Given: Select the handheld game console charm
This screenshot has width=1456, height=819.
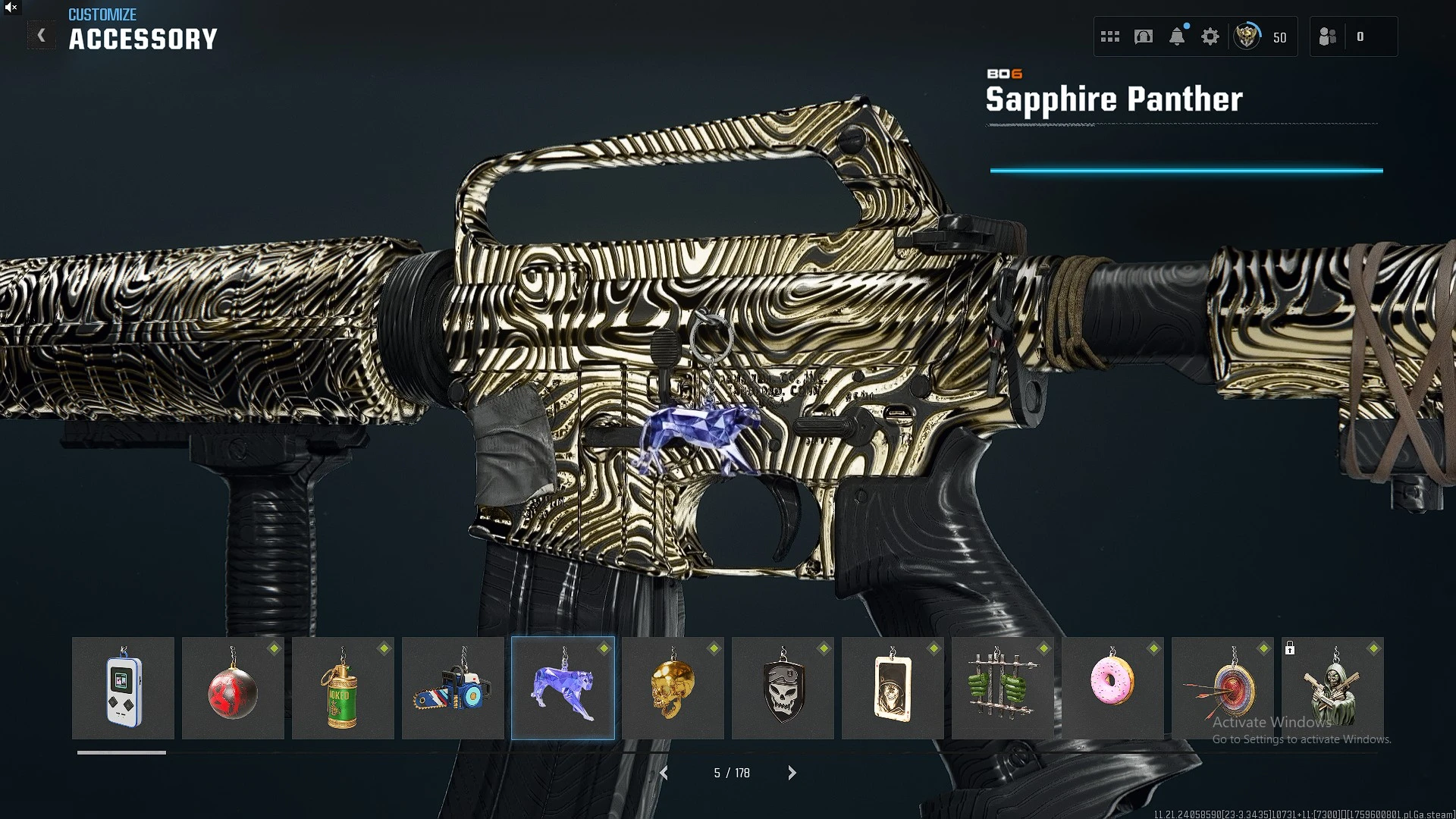Looking at the screenshot, I should tap(123, 688).
